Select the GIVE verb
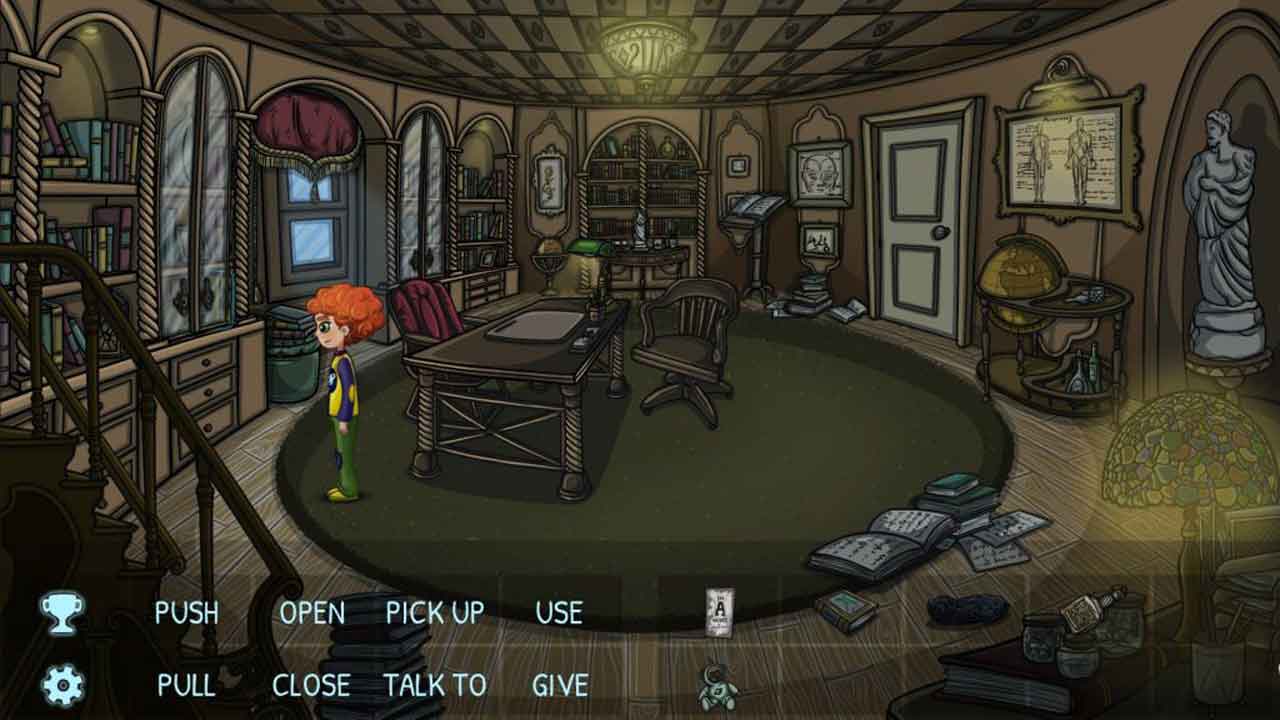1280x720 pixels. [x=560, y=685]
